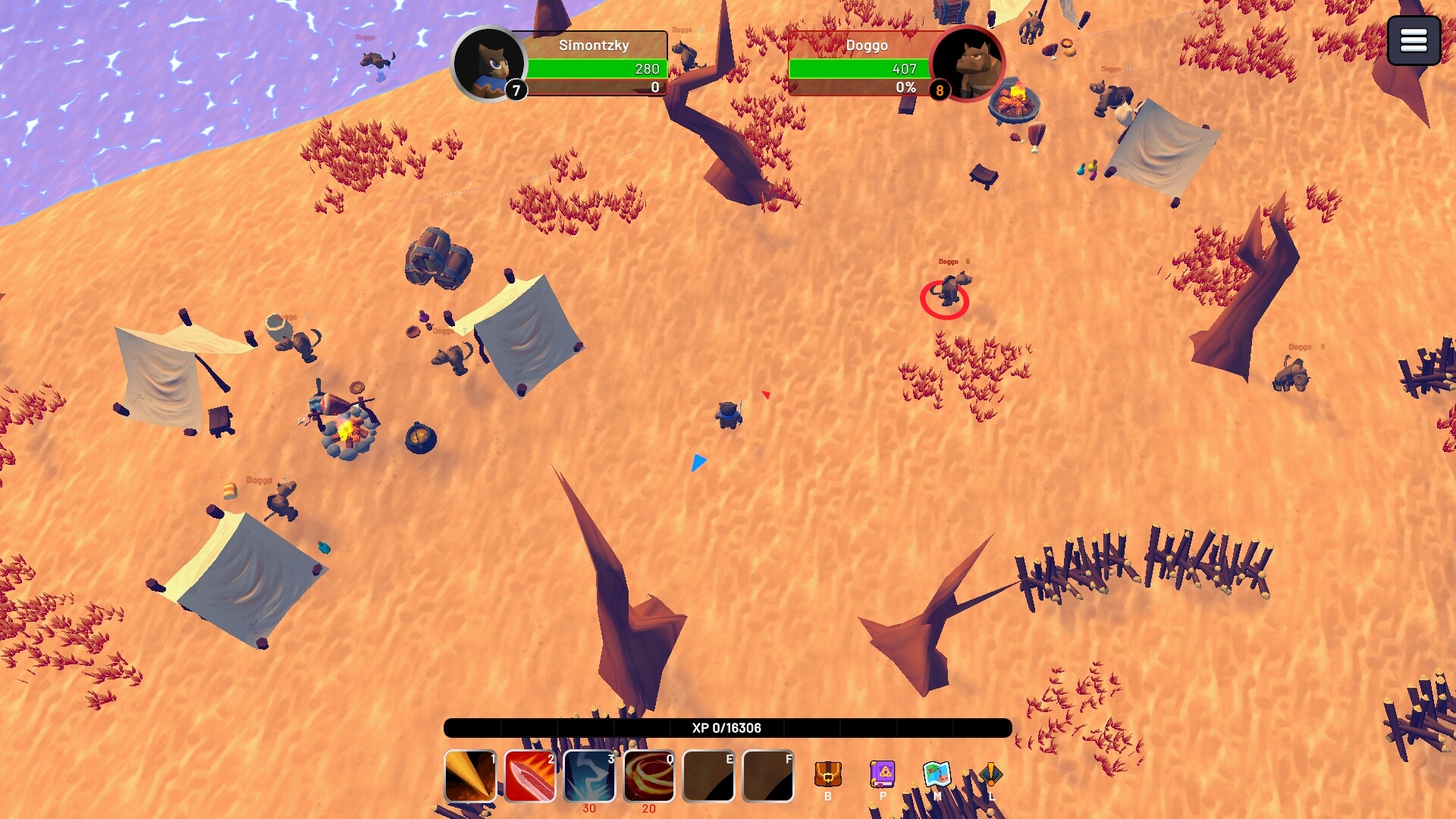The image size is (1456, 819).
Task: Open the purple spellbook icon
Action: (x=883, y=774)
